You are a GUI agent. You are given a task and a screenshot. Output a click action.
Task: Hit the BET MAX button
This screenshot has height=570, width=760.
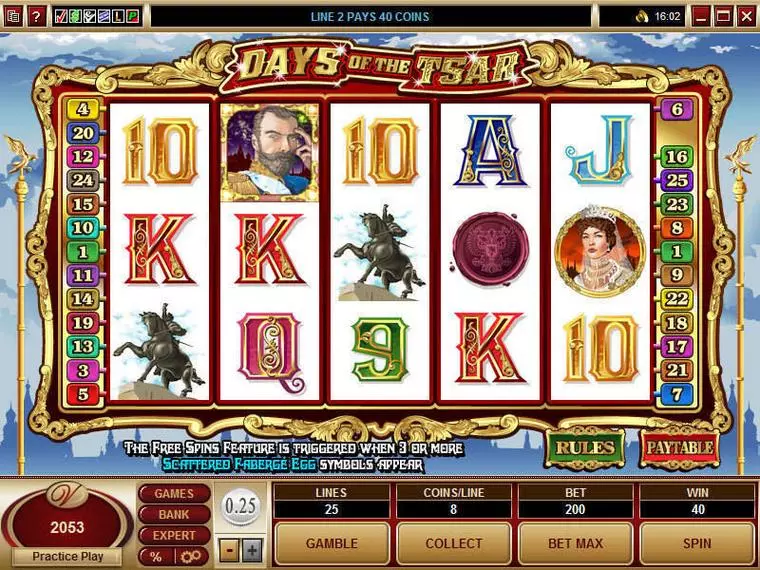click(575, 543)
